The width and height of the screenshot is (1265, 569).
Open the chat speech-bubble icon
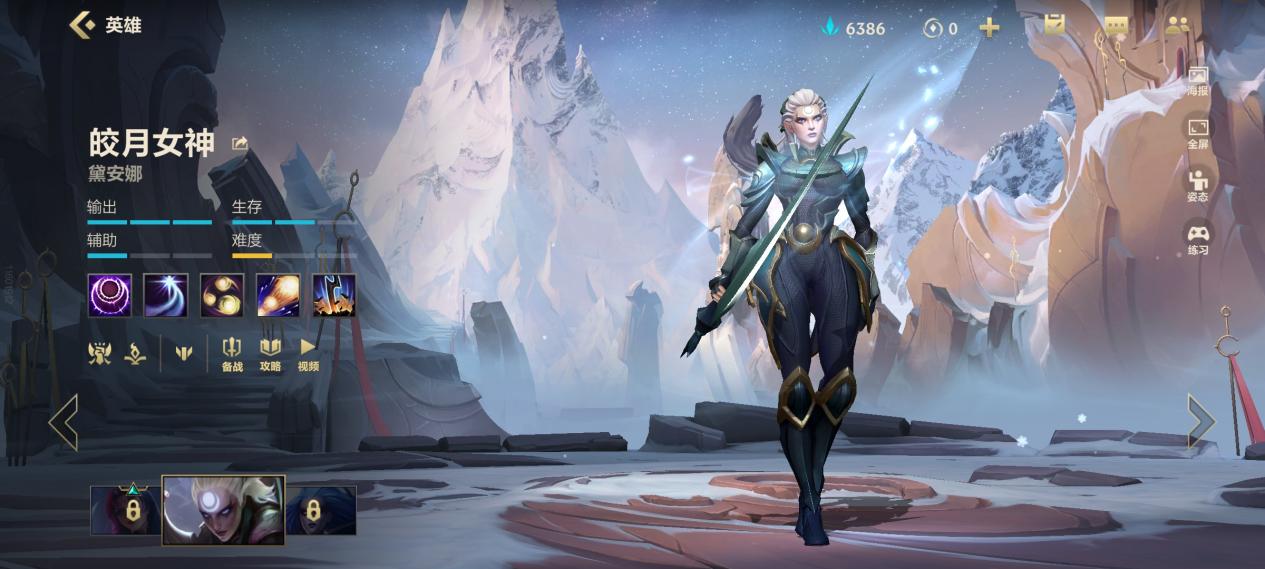click(x=1116, y=25)
